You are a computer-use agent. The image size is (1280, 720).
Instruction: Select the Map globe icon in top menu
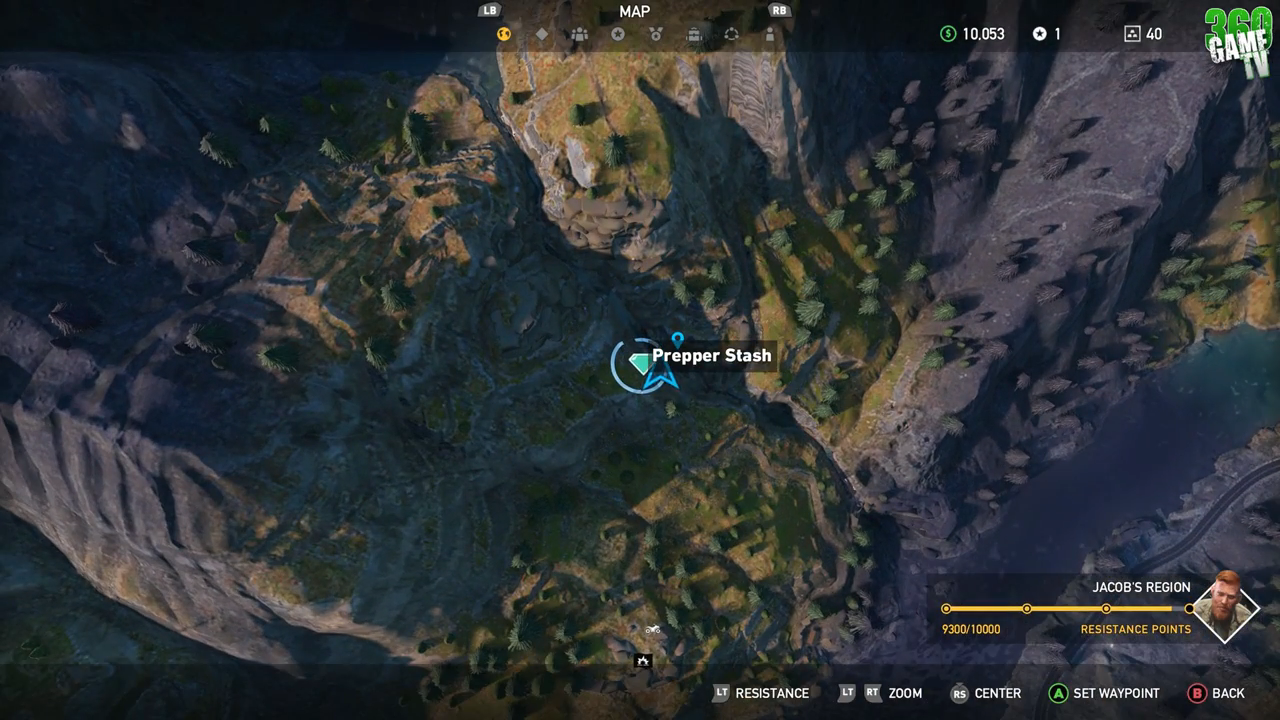pos(502,34)
